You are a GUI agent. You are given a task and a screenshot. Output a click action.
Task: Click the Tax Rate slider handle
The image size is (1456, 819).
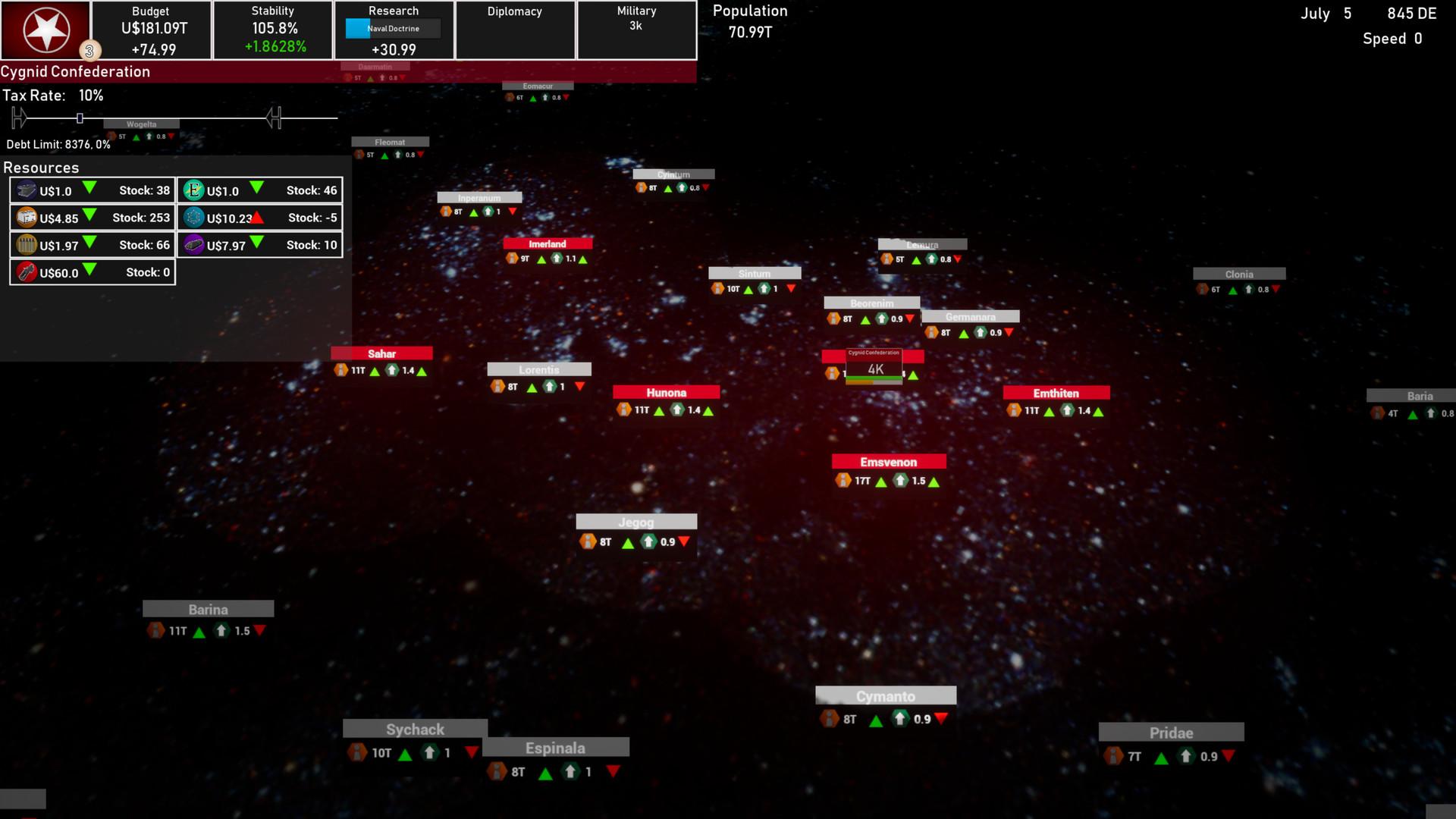coord(80,118)
